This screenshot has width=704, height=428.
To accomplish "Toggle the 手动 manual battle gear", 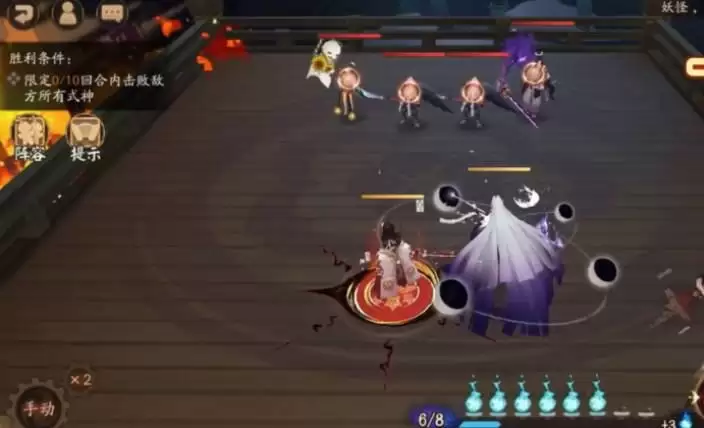I will (x=39, y=406).
